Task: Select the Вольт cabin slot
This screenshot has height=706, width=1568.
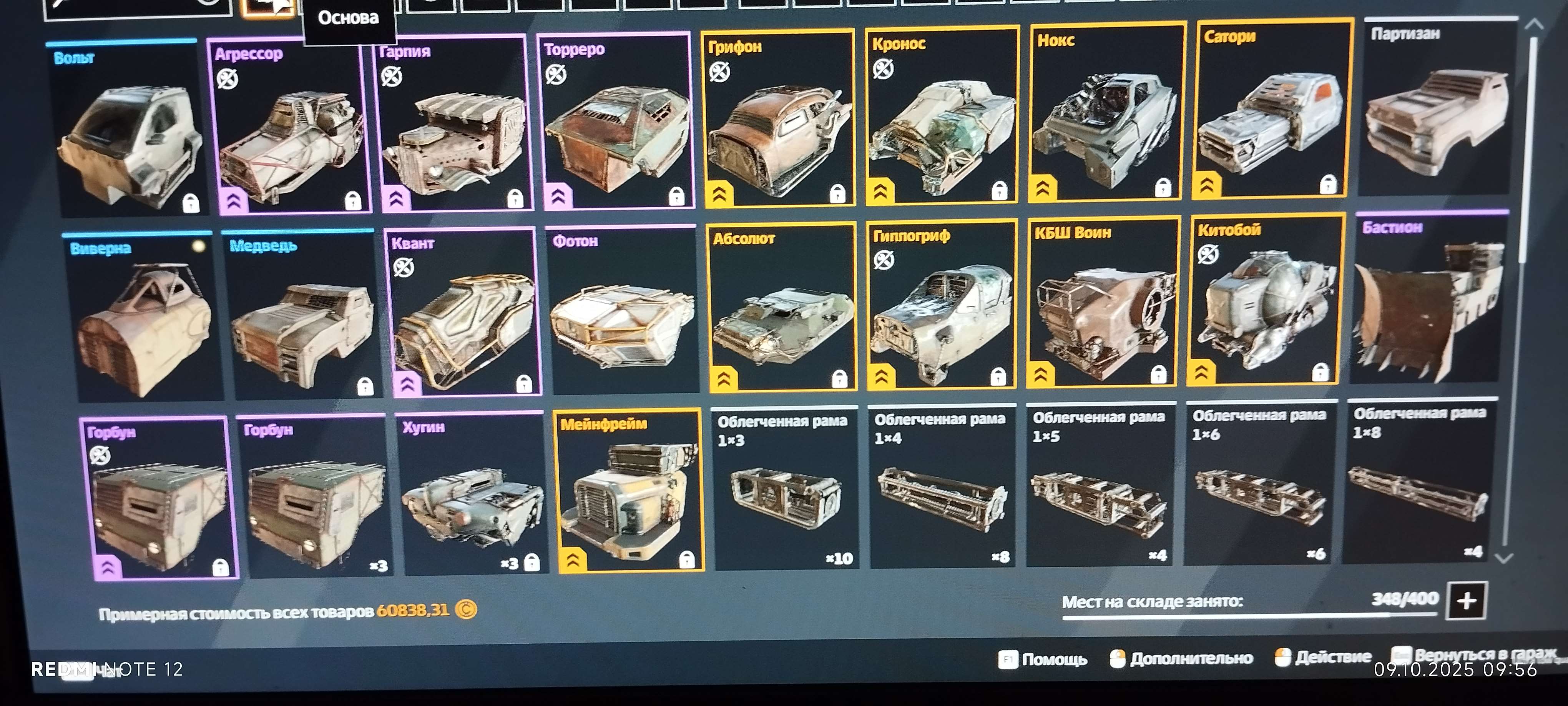Action: 129,131
